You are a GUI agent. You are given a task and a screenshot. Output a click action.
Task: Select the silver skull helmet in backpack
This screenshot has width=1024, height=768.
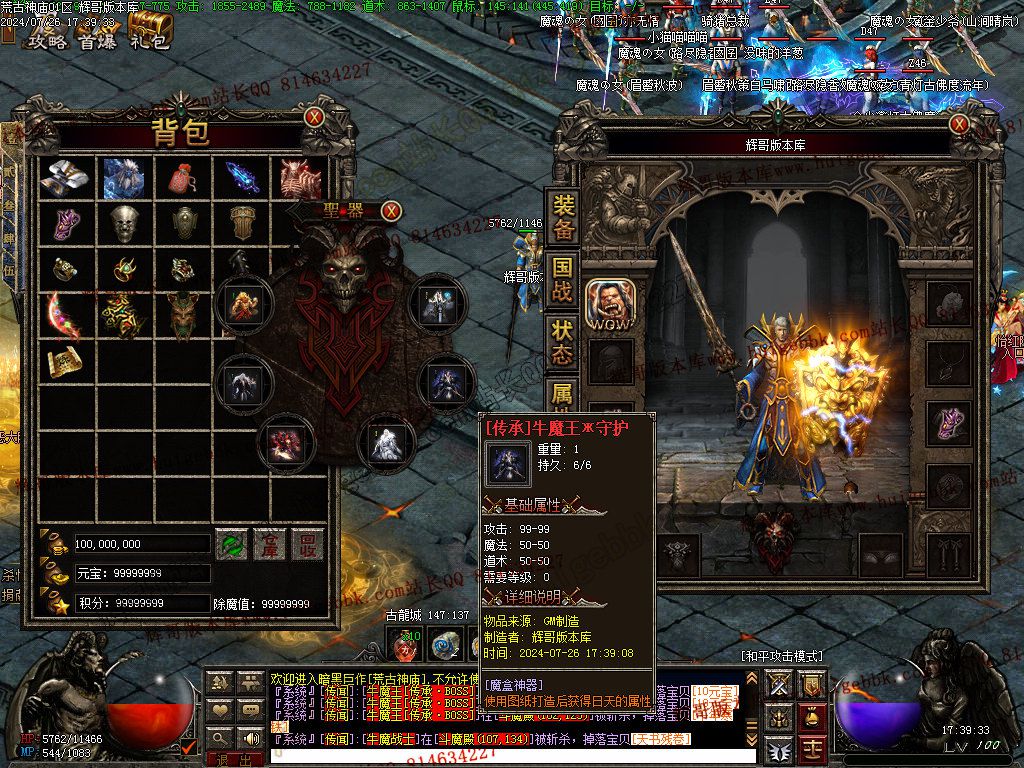(124, 223)
